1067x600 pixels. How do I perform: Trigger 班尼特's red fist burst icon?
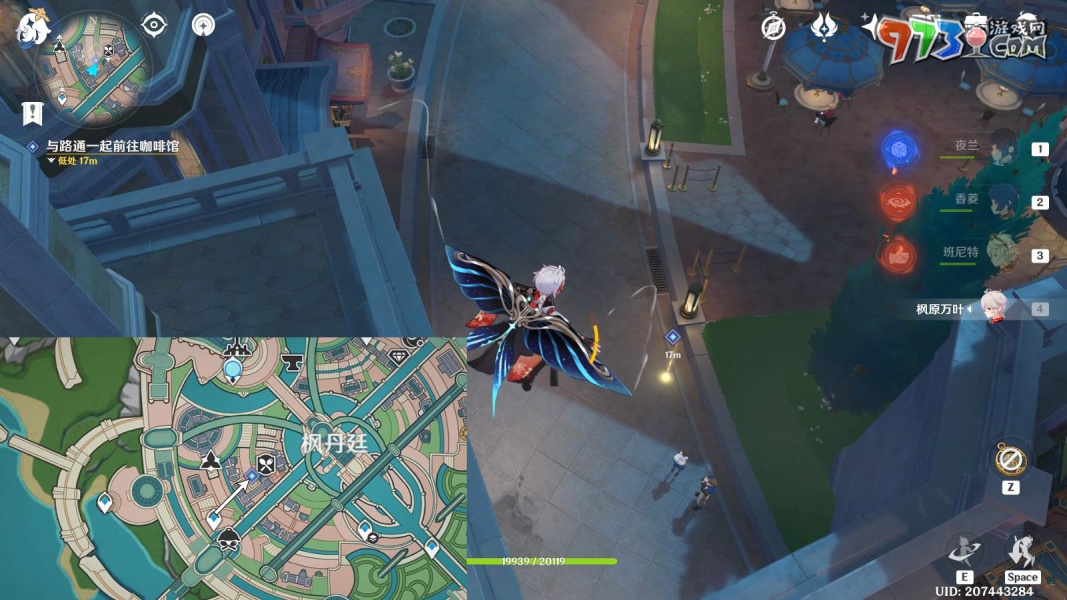coord(898,256)
